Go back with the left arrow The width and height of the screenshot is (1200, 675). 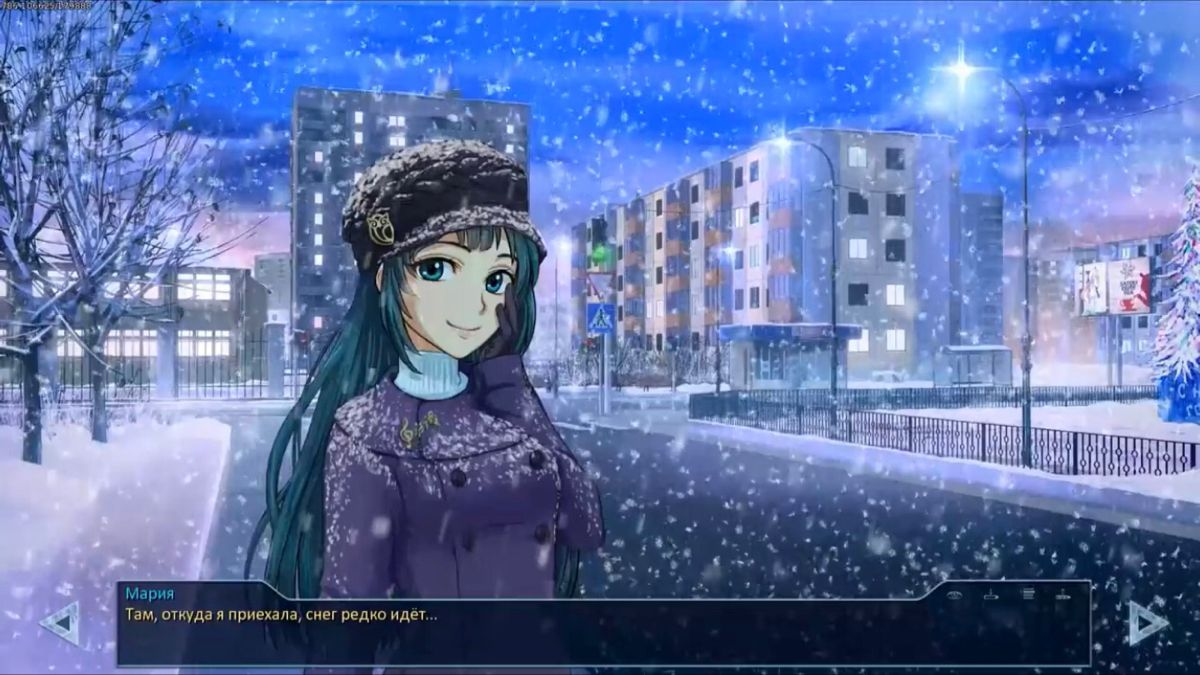pyautogui.click(x=59, y=623)
